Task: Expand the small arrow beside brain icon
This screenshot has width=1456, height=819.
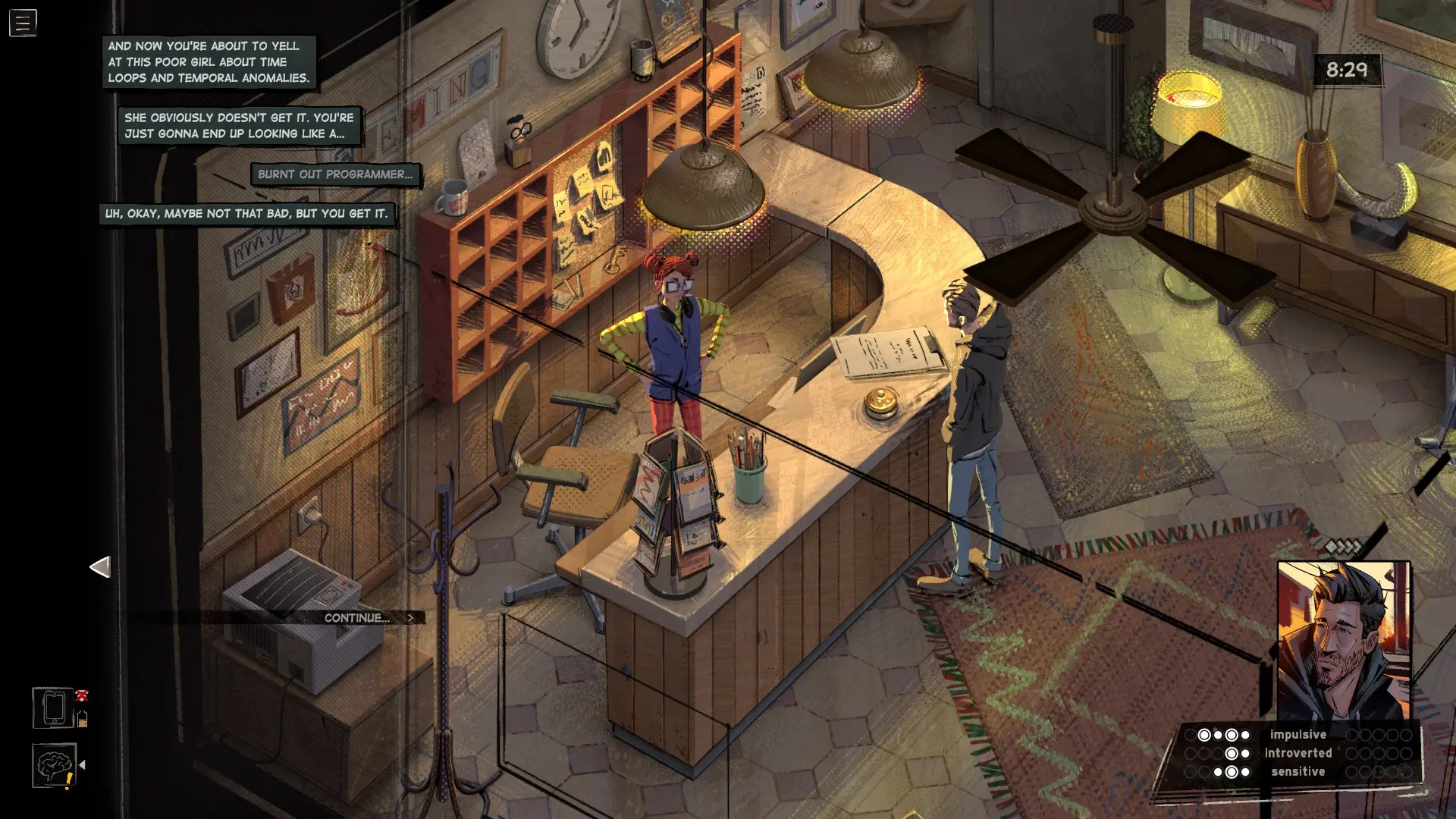Action: [83, 765]
